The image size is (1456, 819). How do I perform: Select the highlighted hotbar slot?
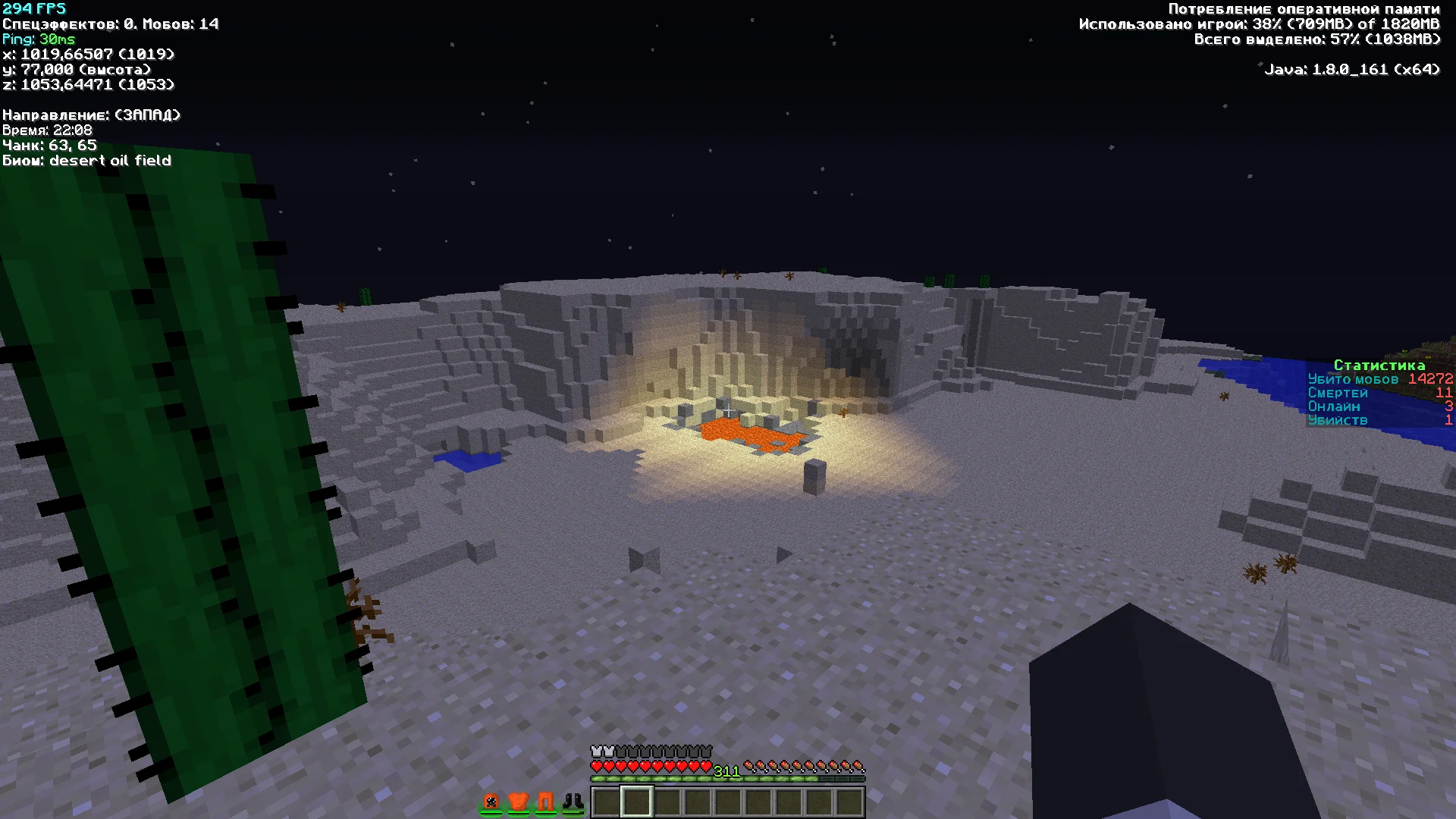click(636, 802)
